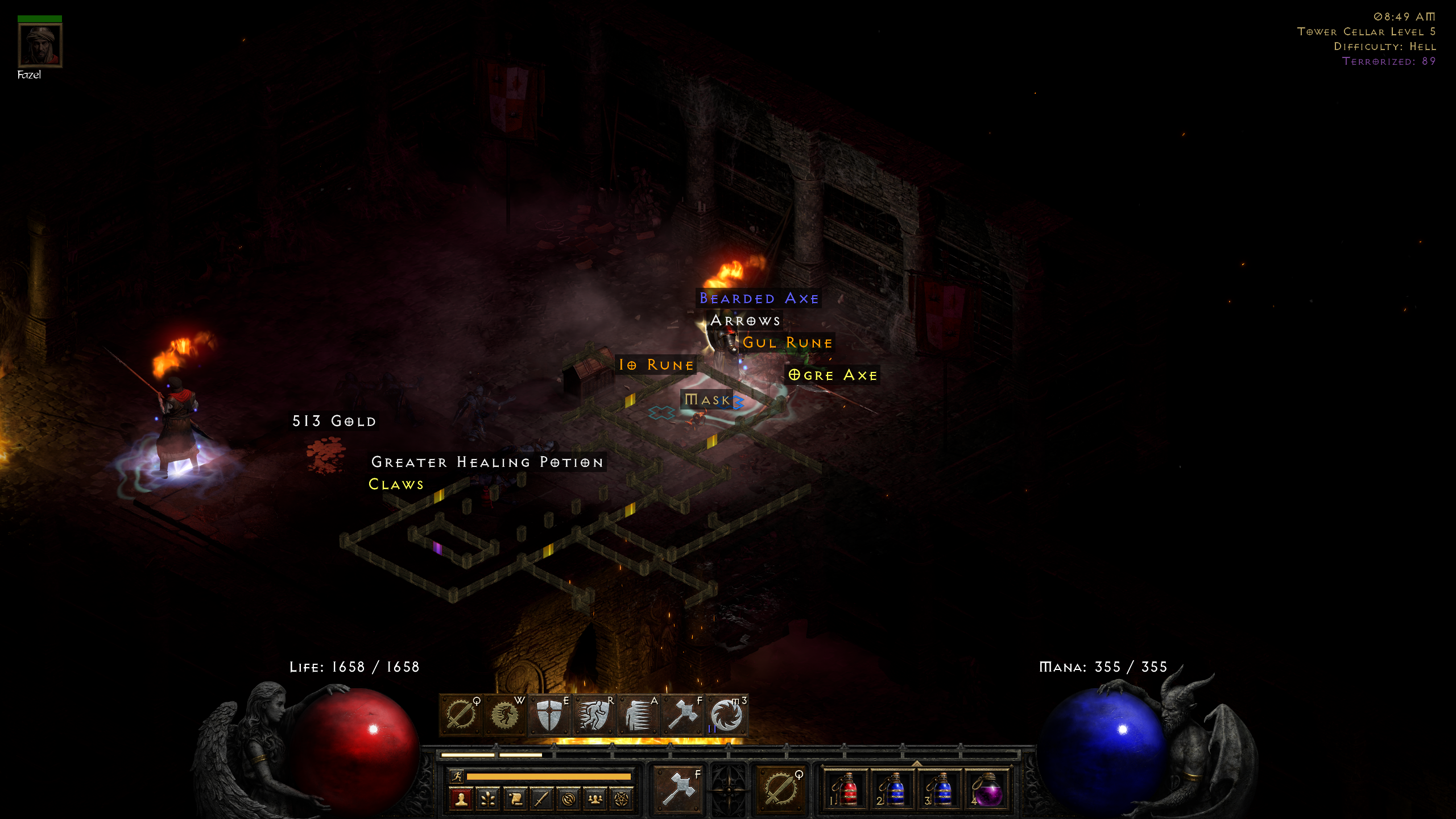Viewport: 1456px width, 819px height.
Task: Open the game menu via center gargoyle emblem
Action: tap(730, 791)
